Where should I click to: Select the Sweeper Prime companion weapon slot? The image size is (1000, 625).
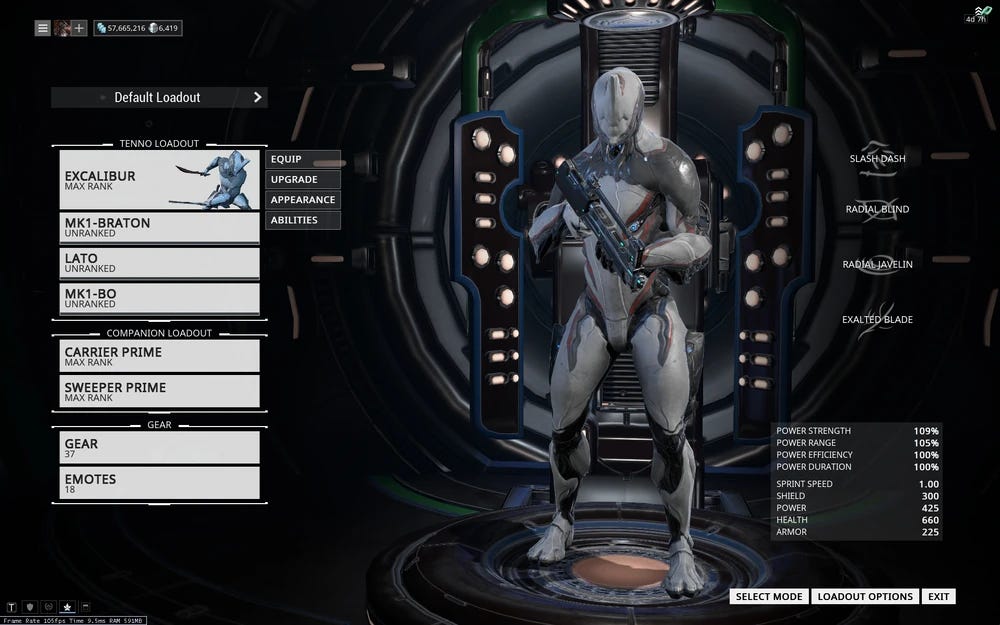159,391
